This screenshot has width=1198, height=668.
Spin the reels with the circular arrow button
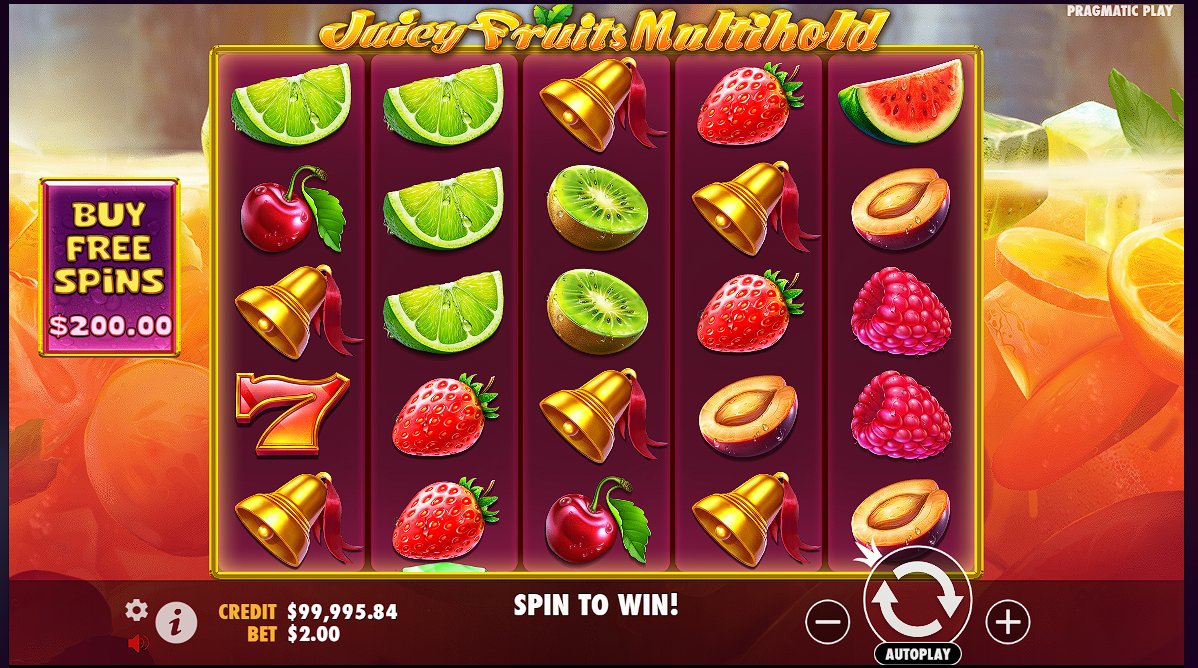[917, 599]
